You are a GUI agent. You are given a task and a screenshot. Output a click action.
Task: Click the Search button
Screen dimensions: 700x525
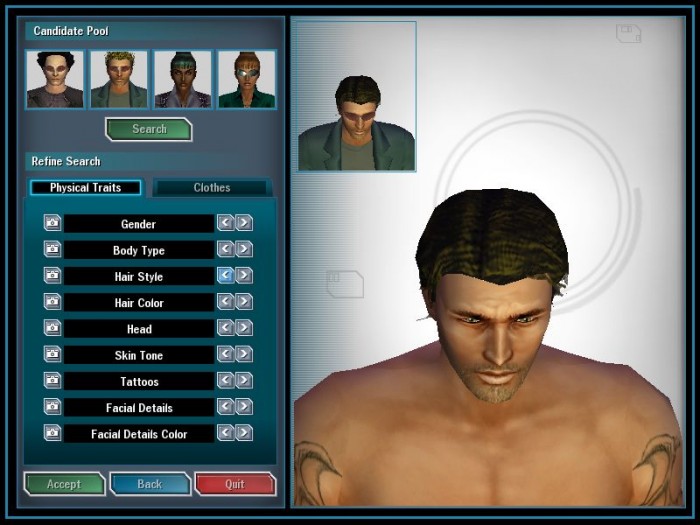[x=148, y=129]
